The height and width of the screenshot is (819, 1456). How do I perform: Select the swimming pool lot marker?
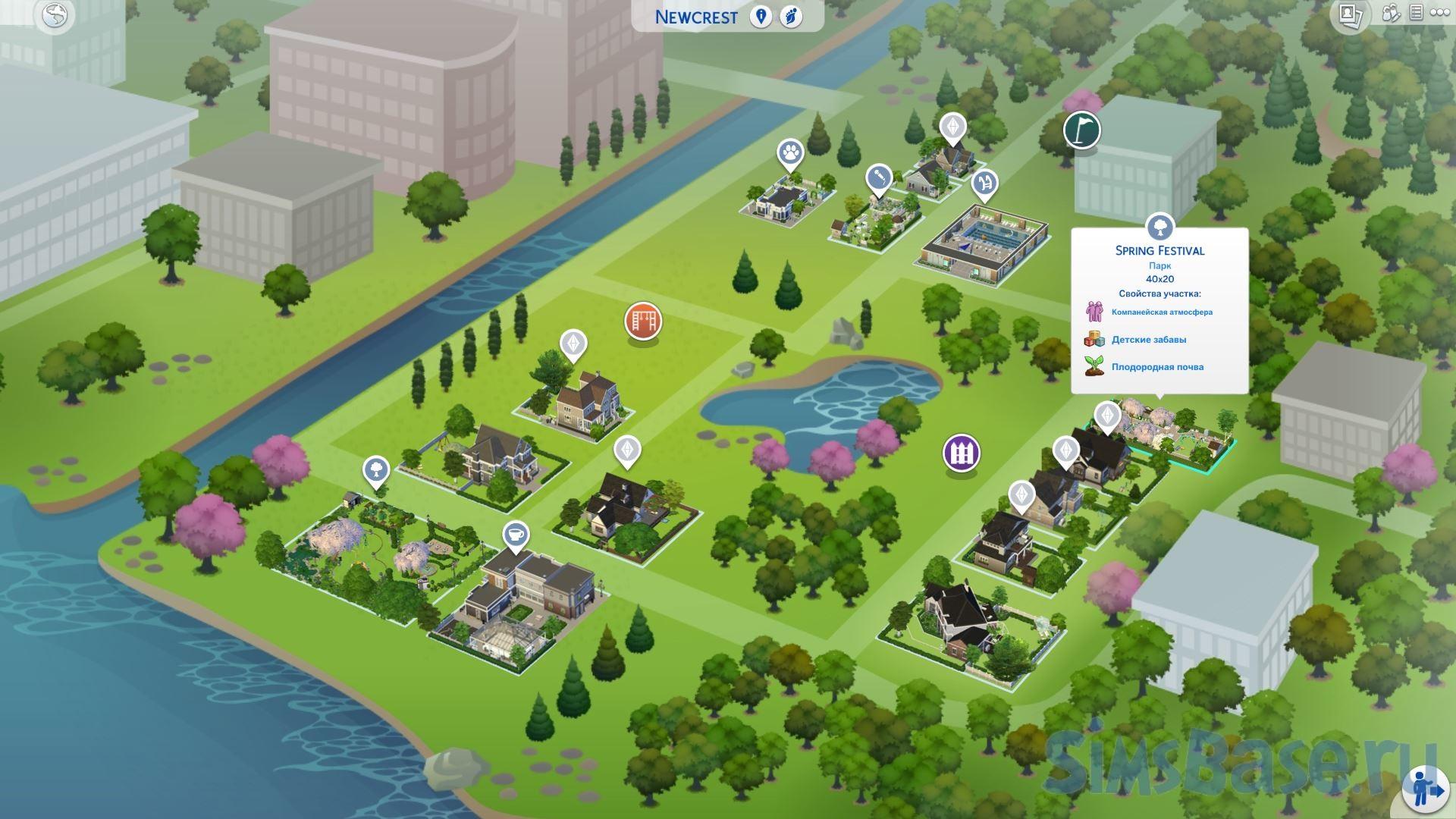(x=984, y=183)
